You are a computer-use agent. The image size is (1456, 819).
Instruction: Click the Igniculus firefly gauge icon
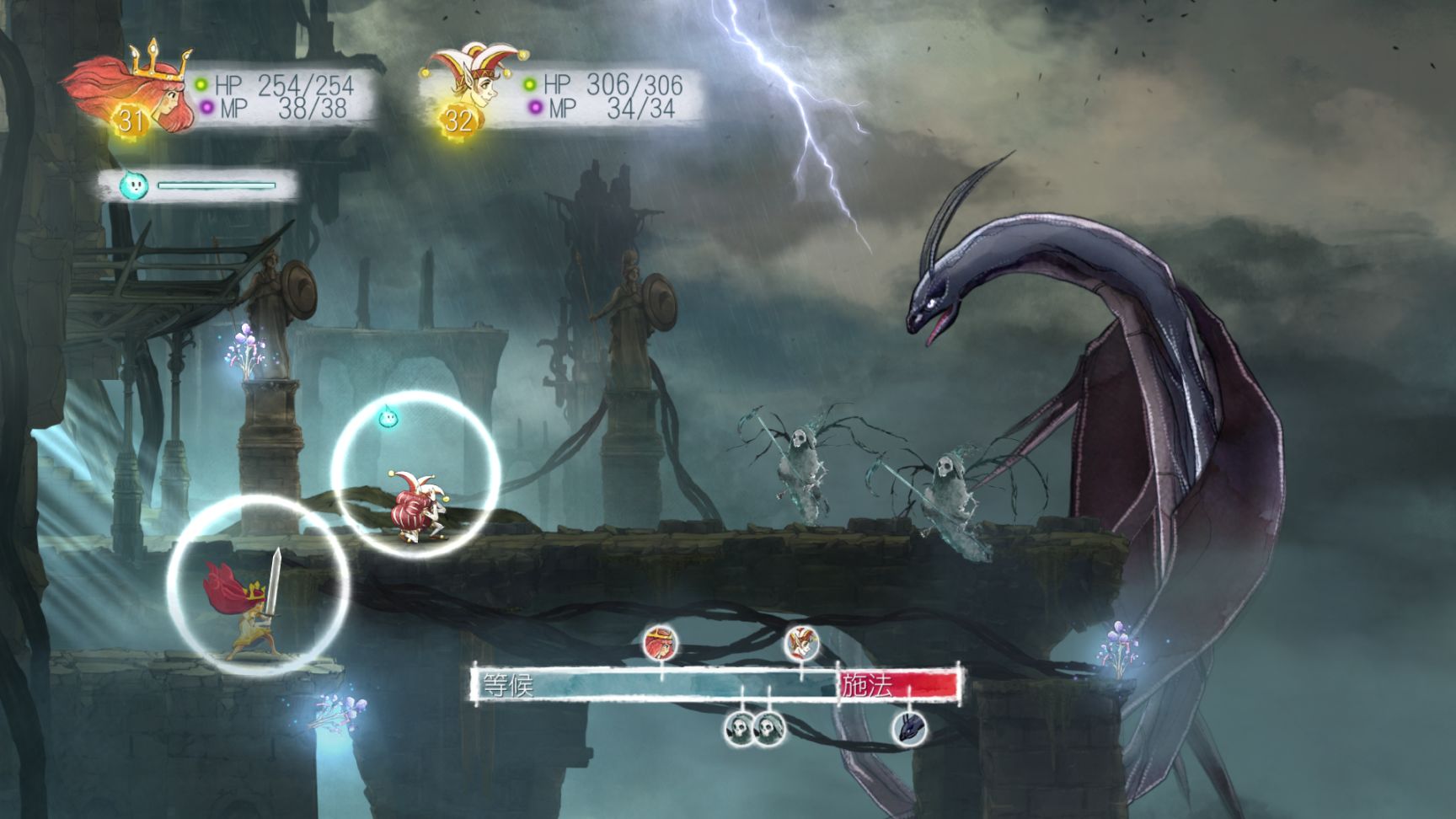point(133,185)
